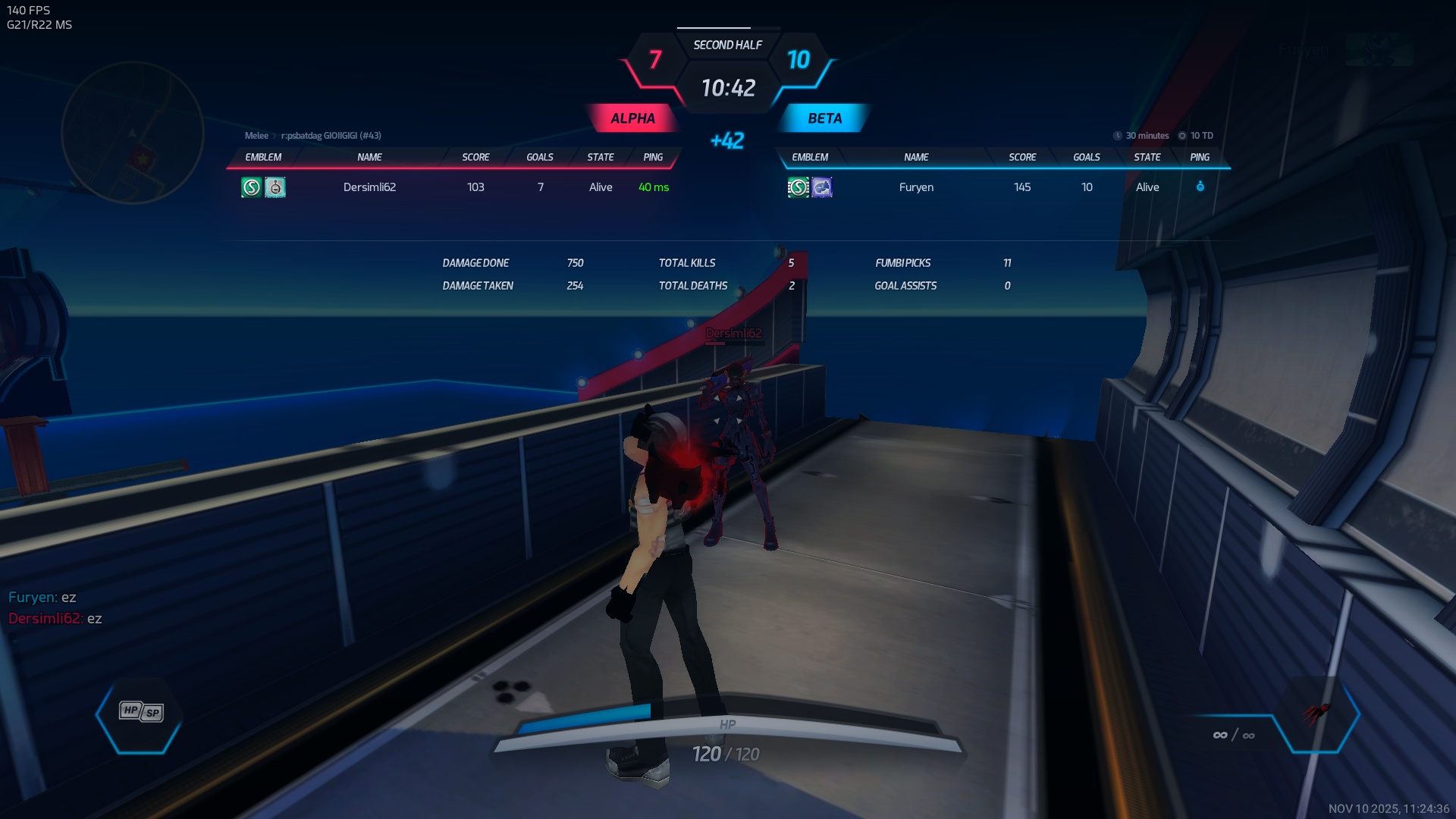The height and width of the screenshot is (819, 1456).
Task: Click the HP/SP hexagon icon
Action: coord(140,712)
